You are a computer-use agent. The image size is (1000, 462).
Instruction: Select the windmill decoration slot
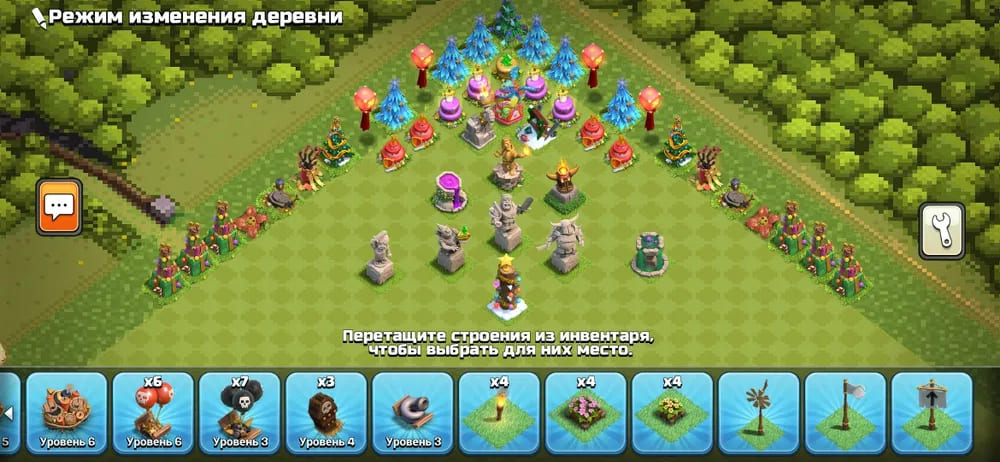[759, 412]
